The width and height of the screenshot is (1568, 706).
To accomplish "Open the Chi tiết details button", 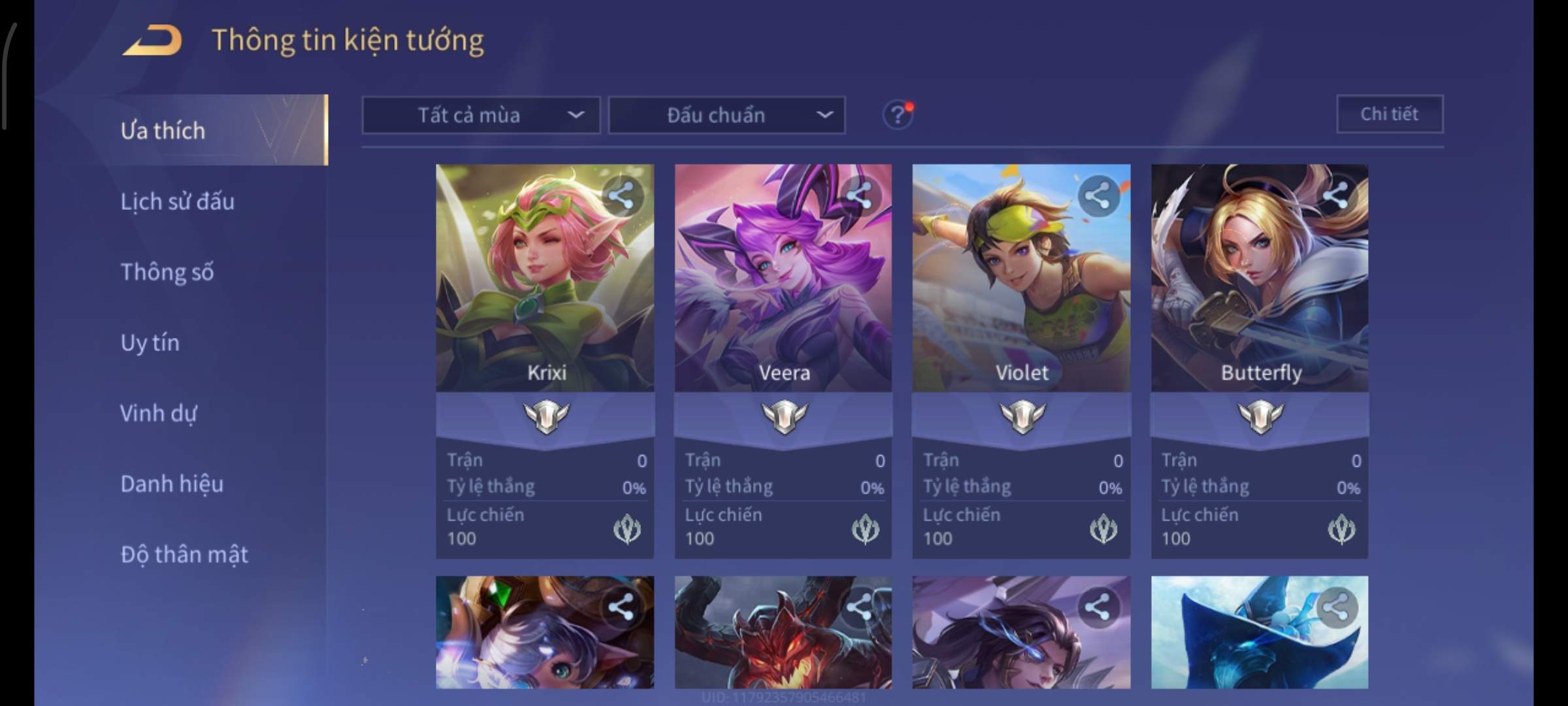I will tap(1389, 114).
